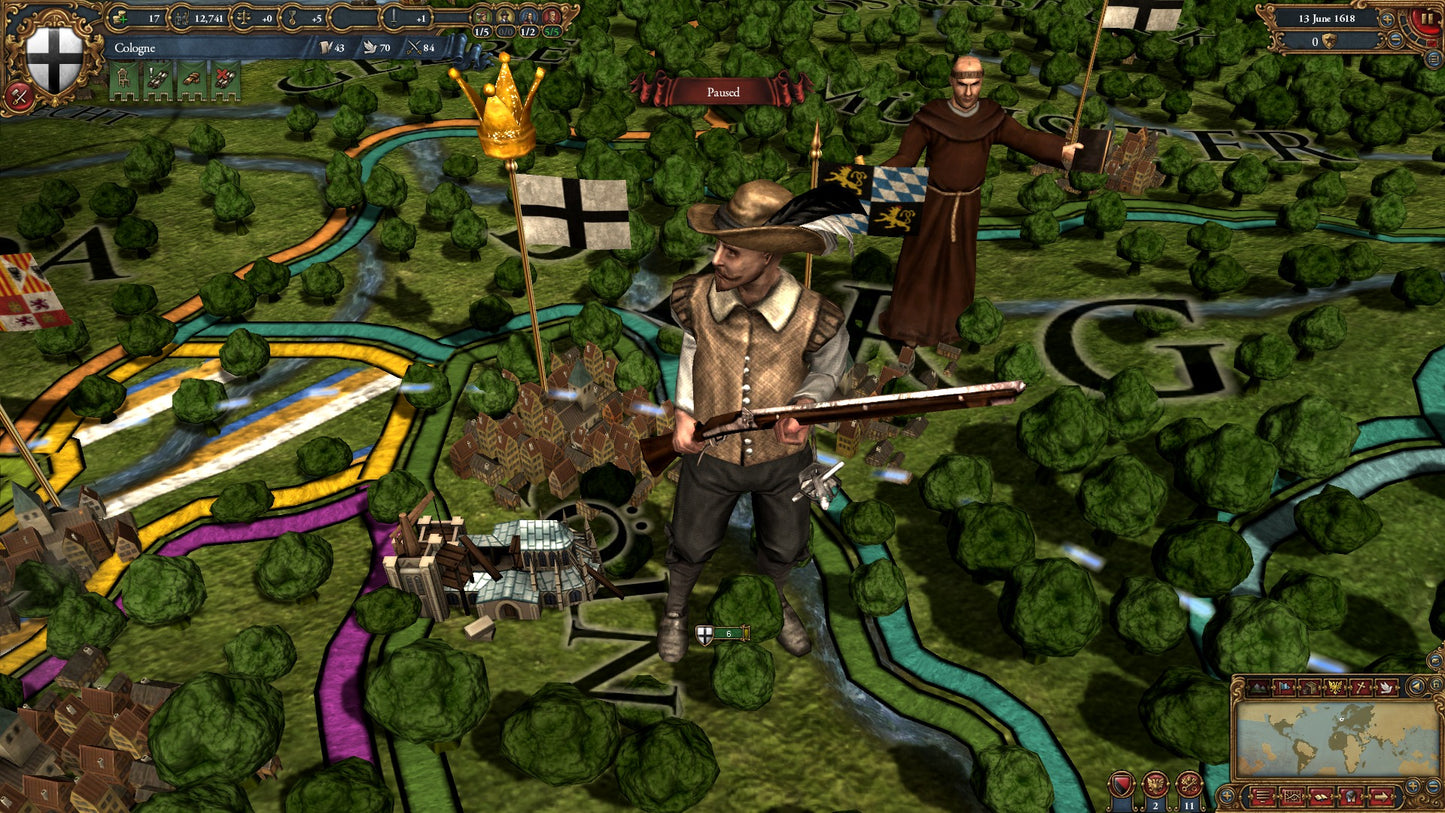This screenshot has height=813, width=1445.
Task: Expand the minimap with the plus control
Action: (x=1412, y=784)
